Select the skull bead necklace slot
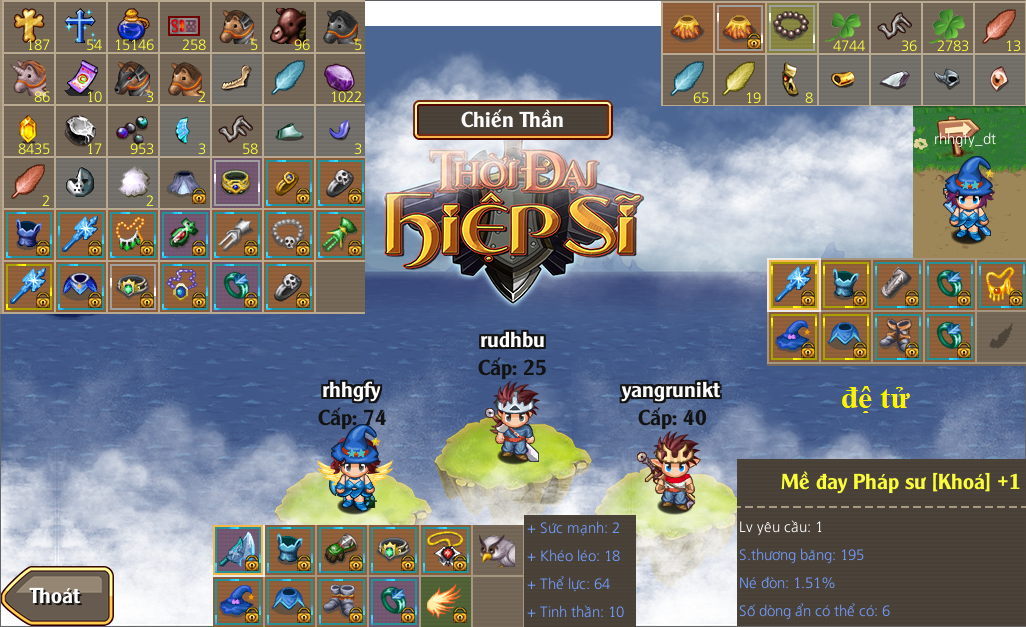The height and width of the screenshot is (627, 1026). pyautogui.click(x=289, y=235)
